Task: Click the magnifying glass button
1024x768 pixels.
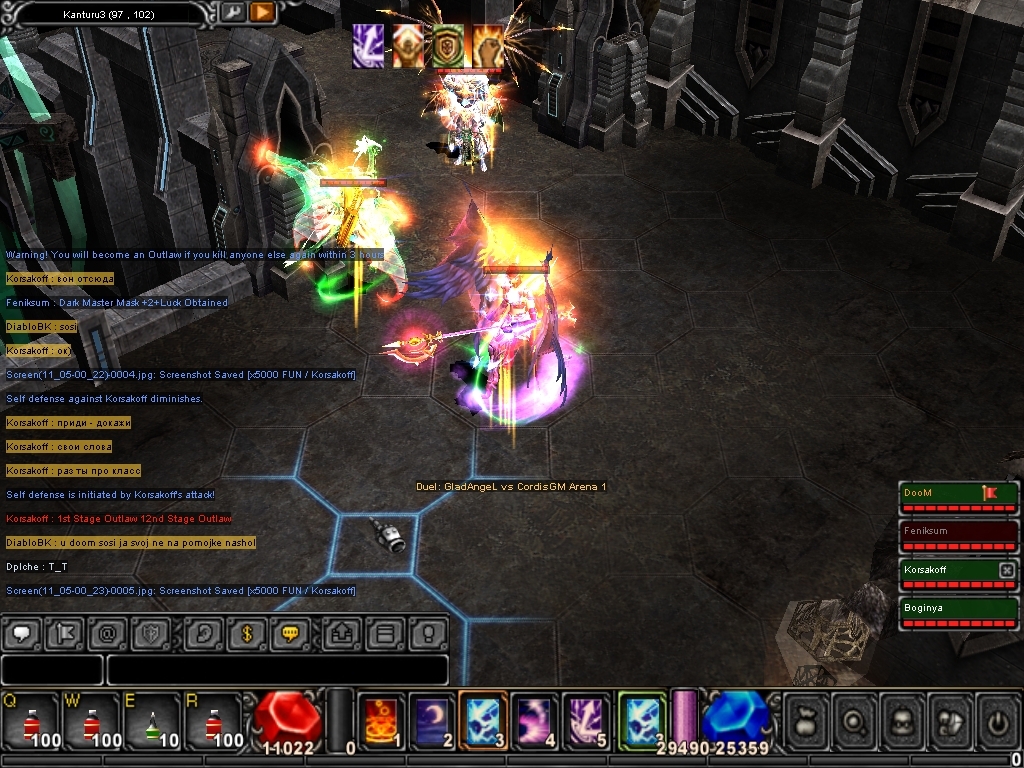Action: [x=855, y=720]
